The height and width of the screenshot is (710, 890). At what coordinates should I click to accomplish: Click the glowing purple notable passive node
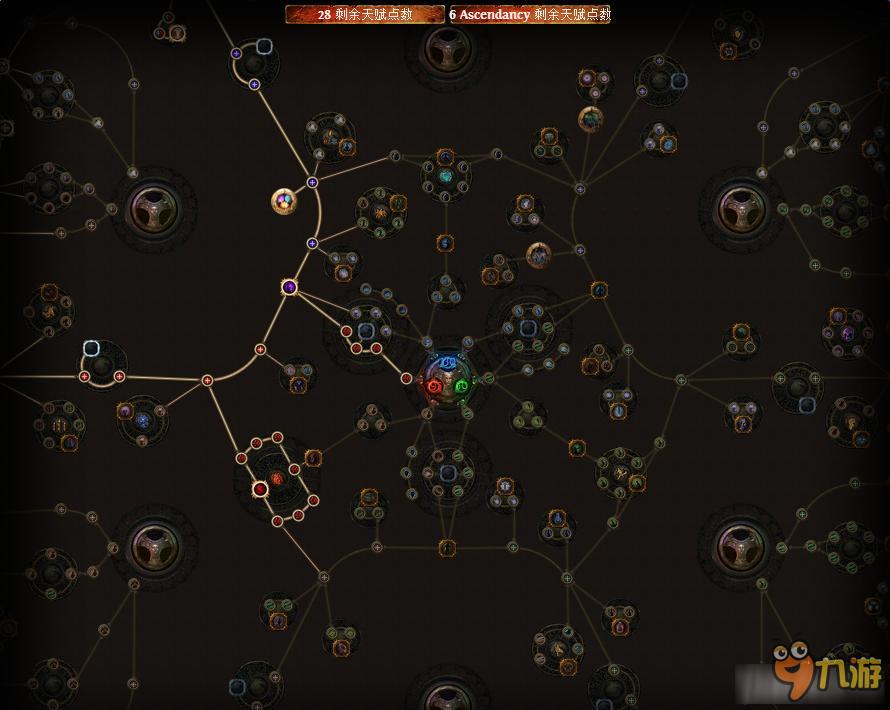click(289, 288)
